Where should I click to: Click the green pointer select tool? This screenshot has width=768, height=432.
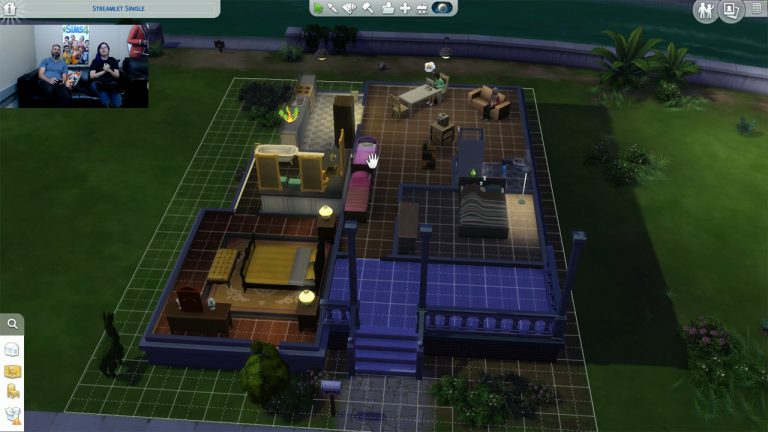[317, 8]
